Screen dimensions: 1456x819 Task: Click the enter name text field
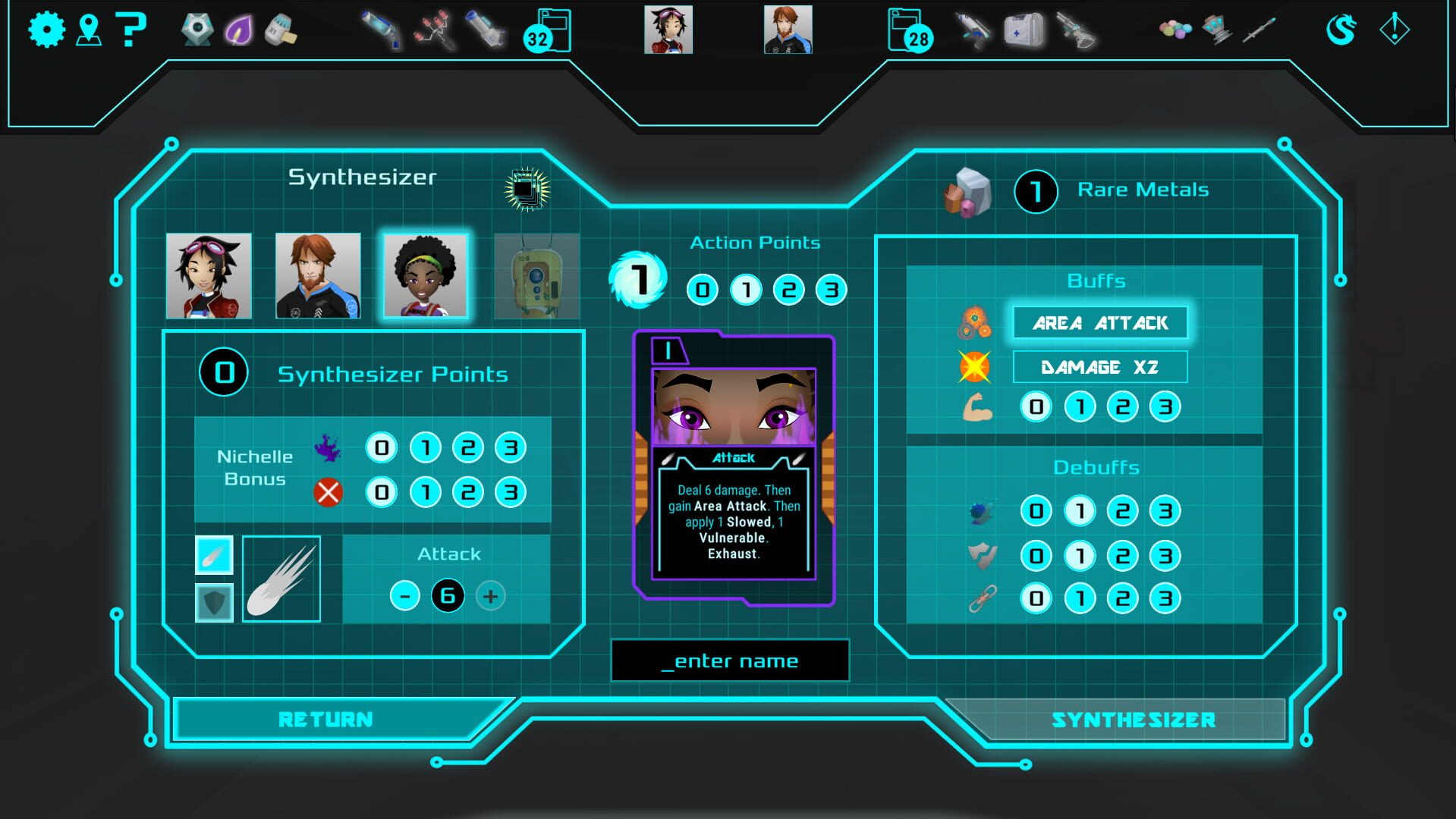(730, 661)
